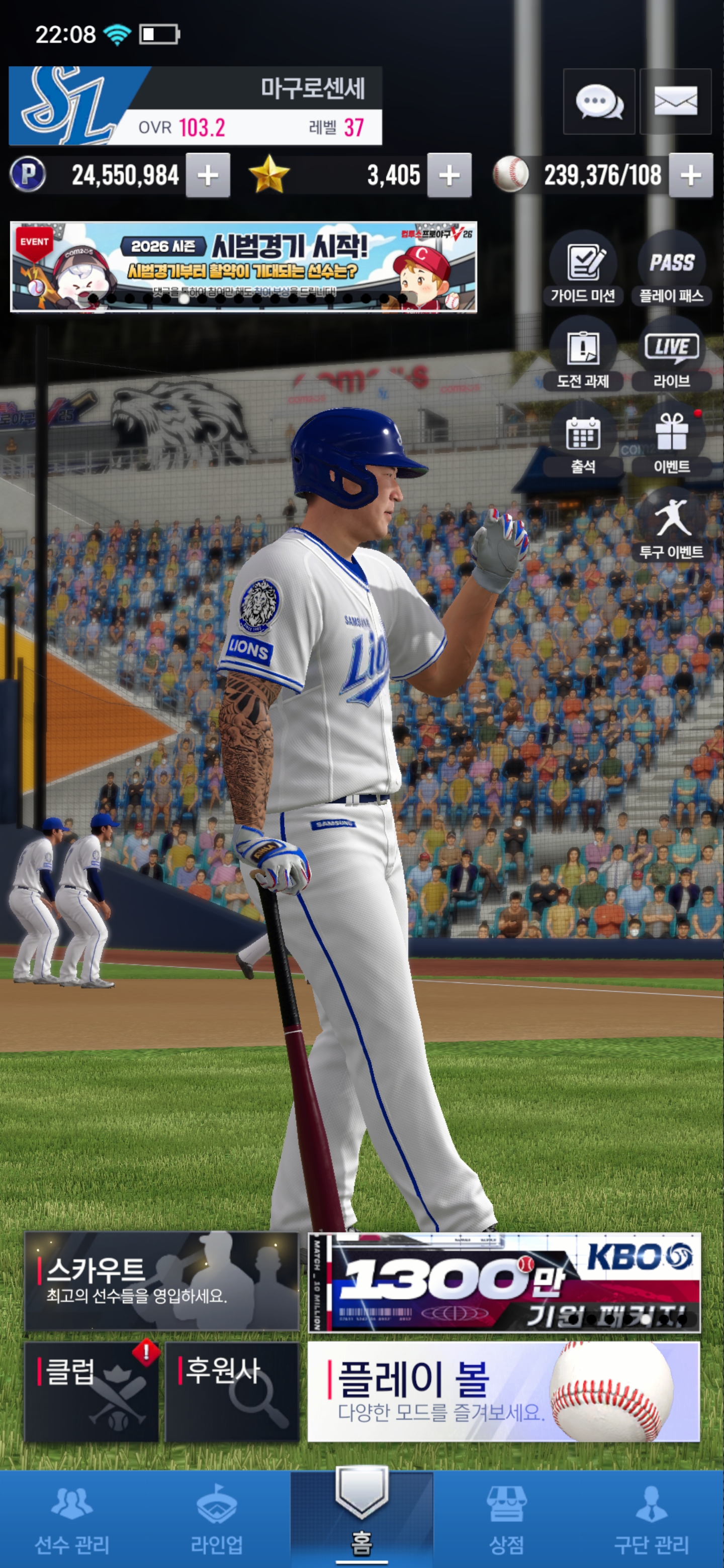Add more P points with plus button
This screenshot has height=1568, width=724.
208,176
